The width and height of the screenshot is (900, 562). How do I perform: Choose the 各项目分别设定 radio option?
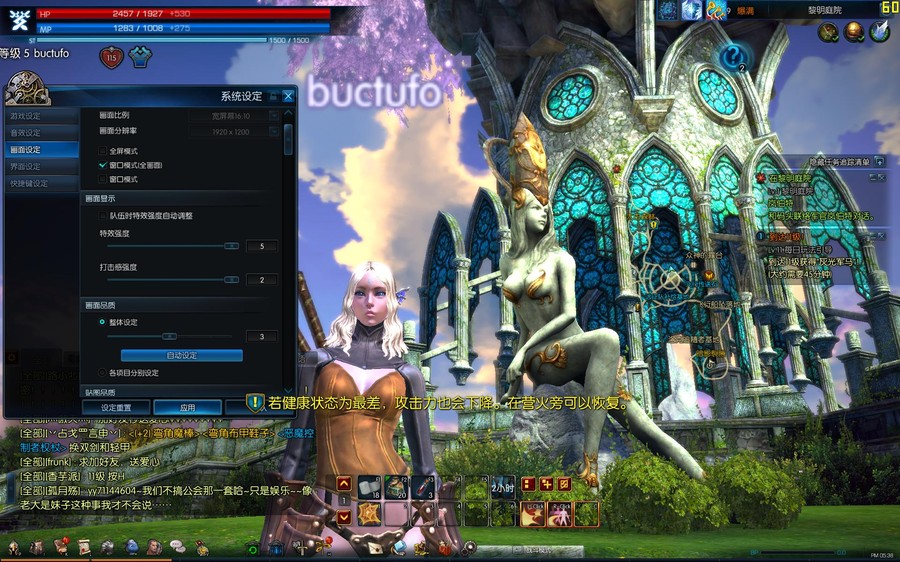(103, 372)
